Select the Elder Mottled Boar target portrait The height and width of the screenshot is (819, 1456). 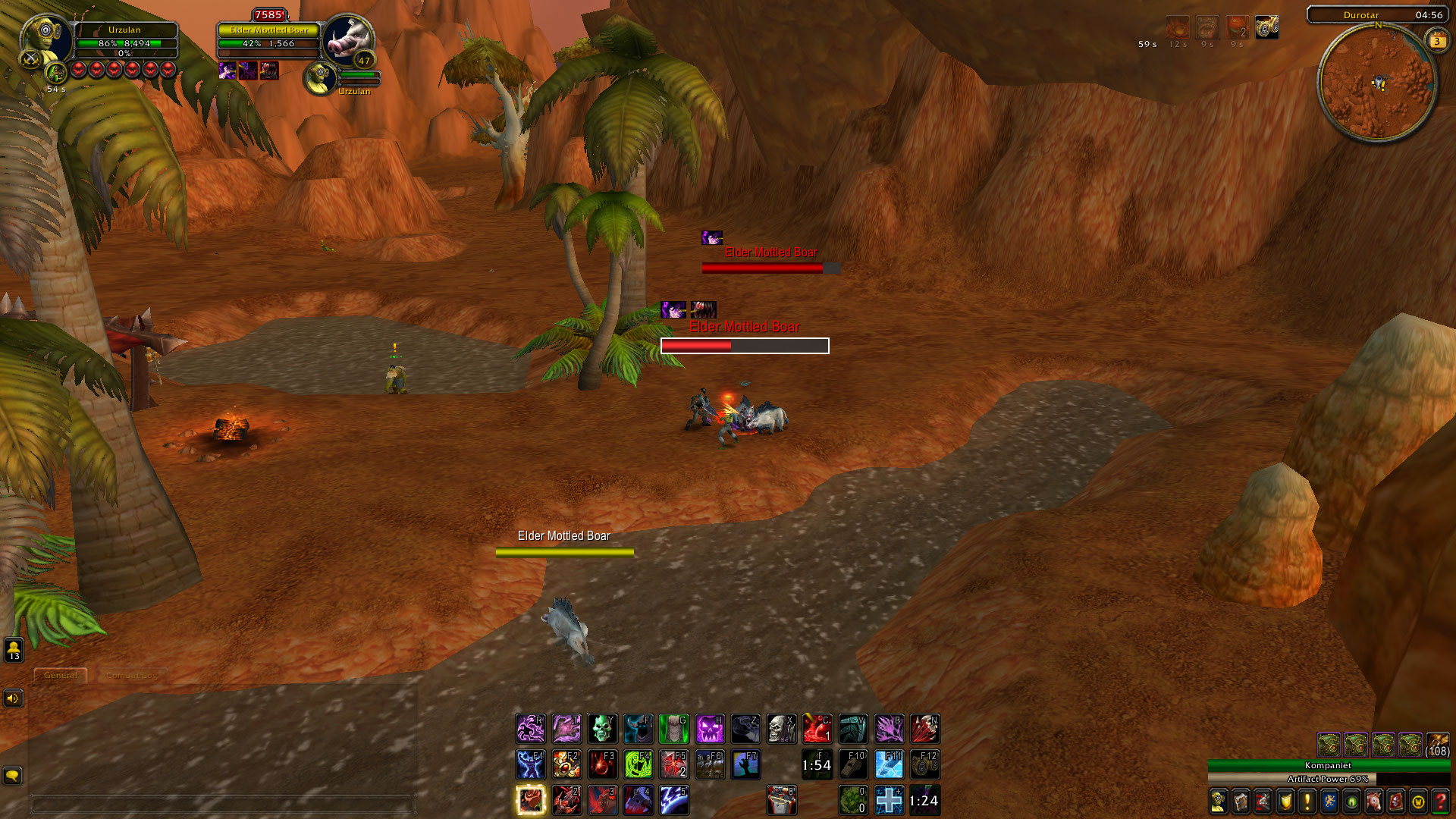click(347, 38)
